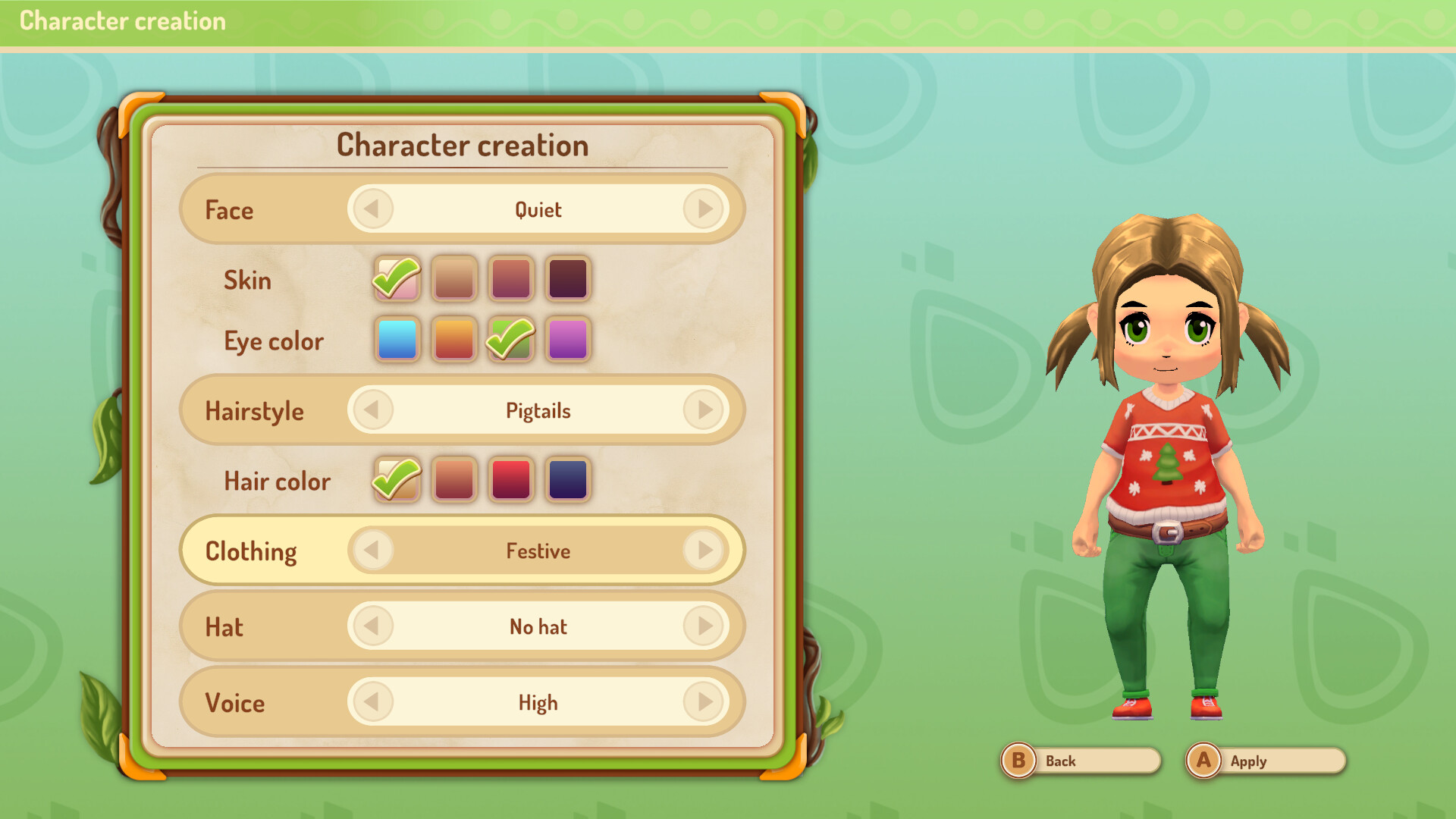Screen dimensions: 1456x819
Task: Cycle back from the Festive clothing
Action: (371, 551)
